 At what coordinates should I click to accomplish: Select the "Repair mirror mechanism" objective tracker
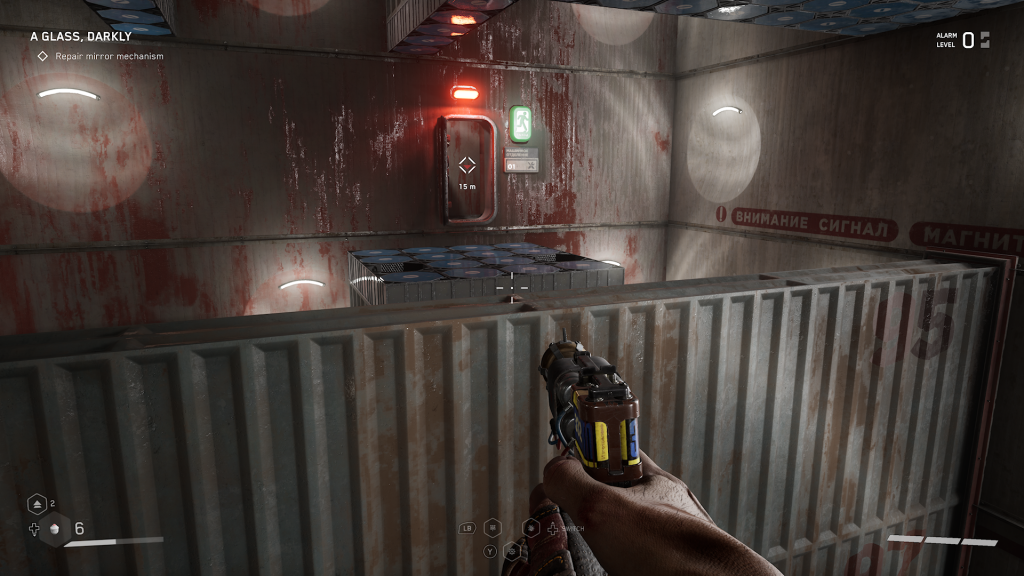(x=100, y=56)
